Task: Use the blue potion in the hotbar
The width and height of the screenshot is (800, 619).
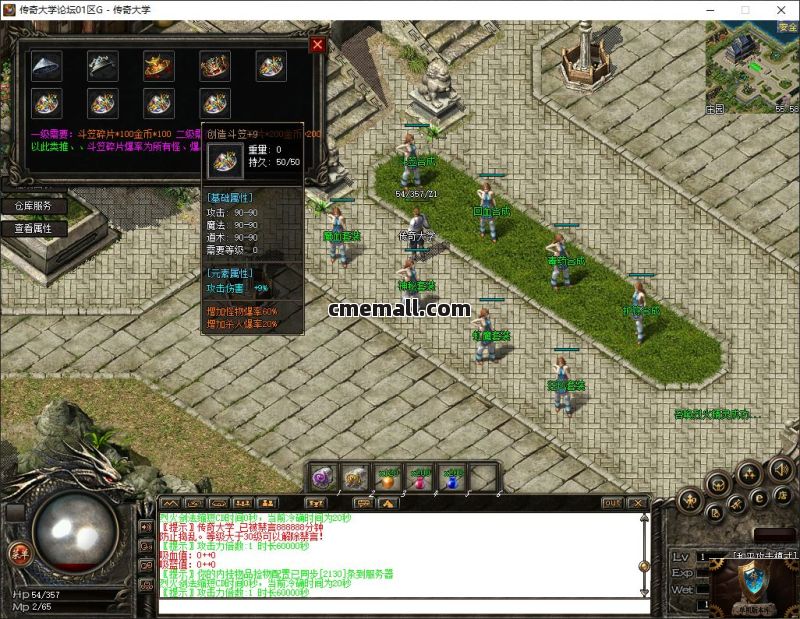Action: click(451, 478)
